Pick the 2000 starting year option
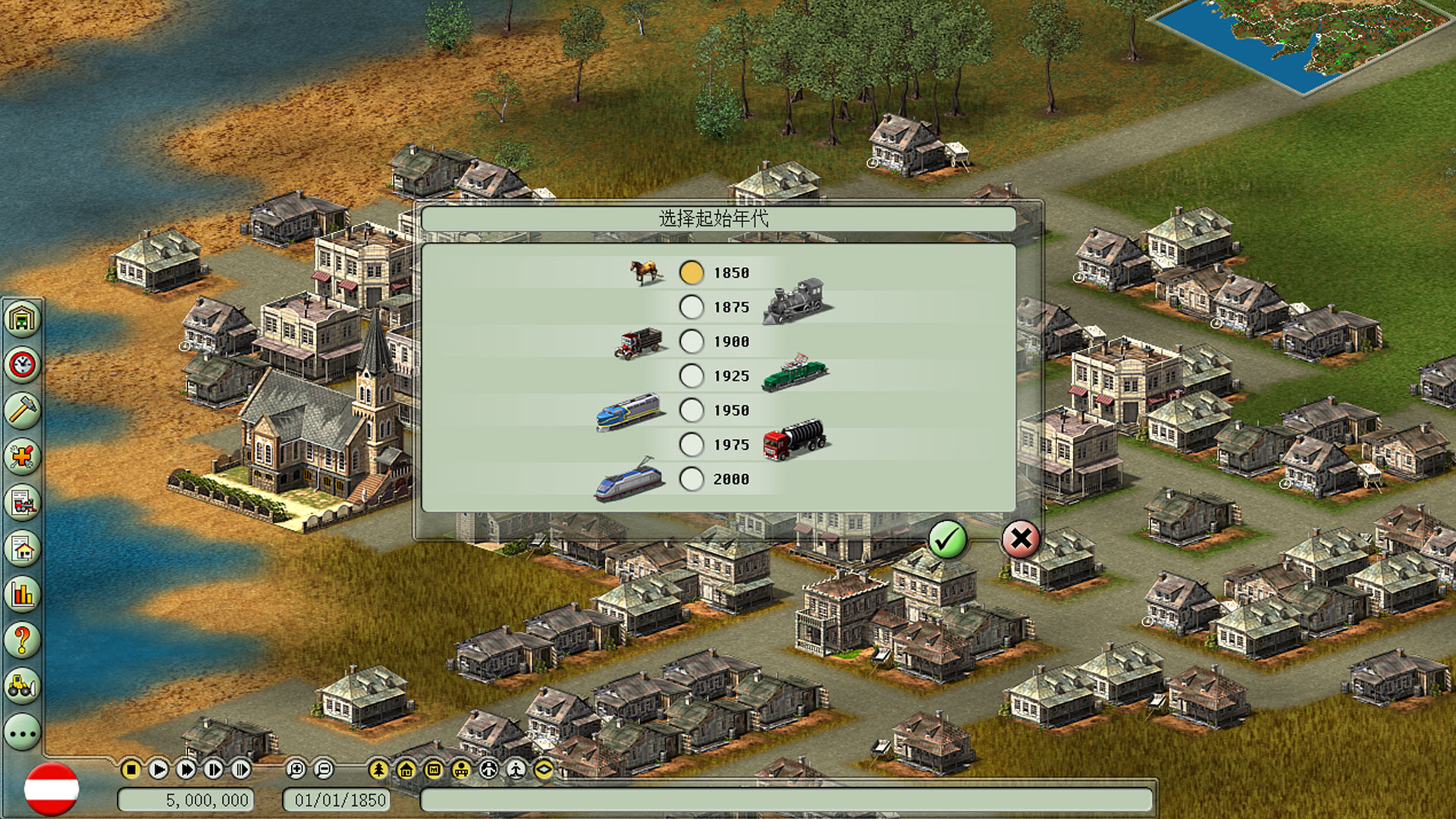Screen dimensions: 1456x819 [x=692, y=479]
